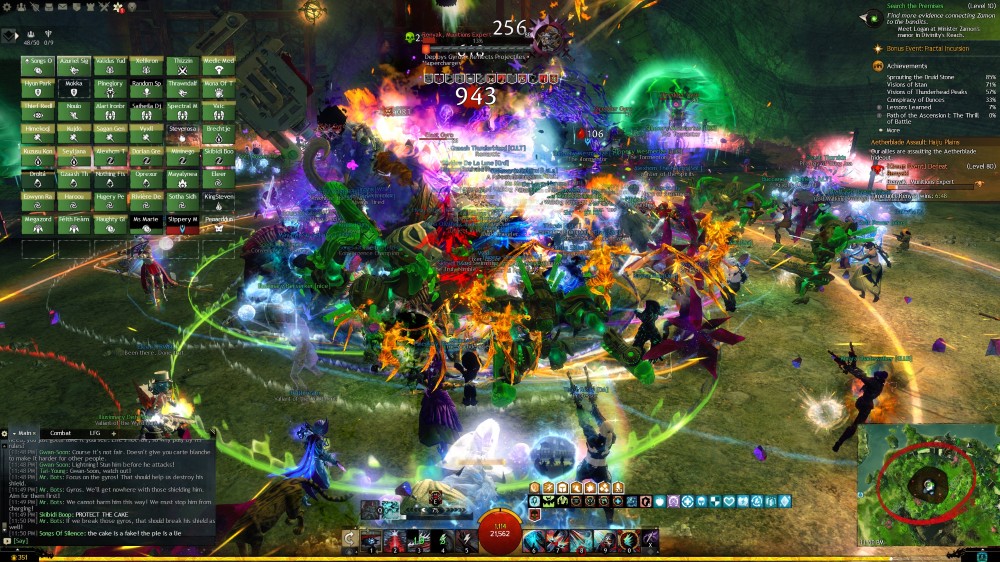The image size is (1000, 562).
Task: Select the Main chat tab
Action: (26, 433)
